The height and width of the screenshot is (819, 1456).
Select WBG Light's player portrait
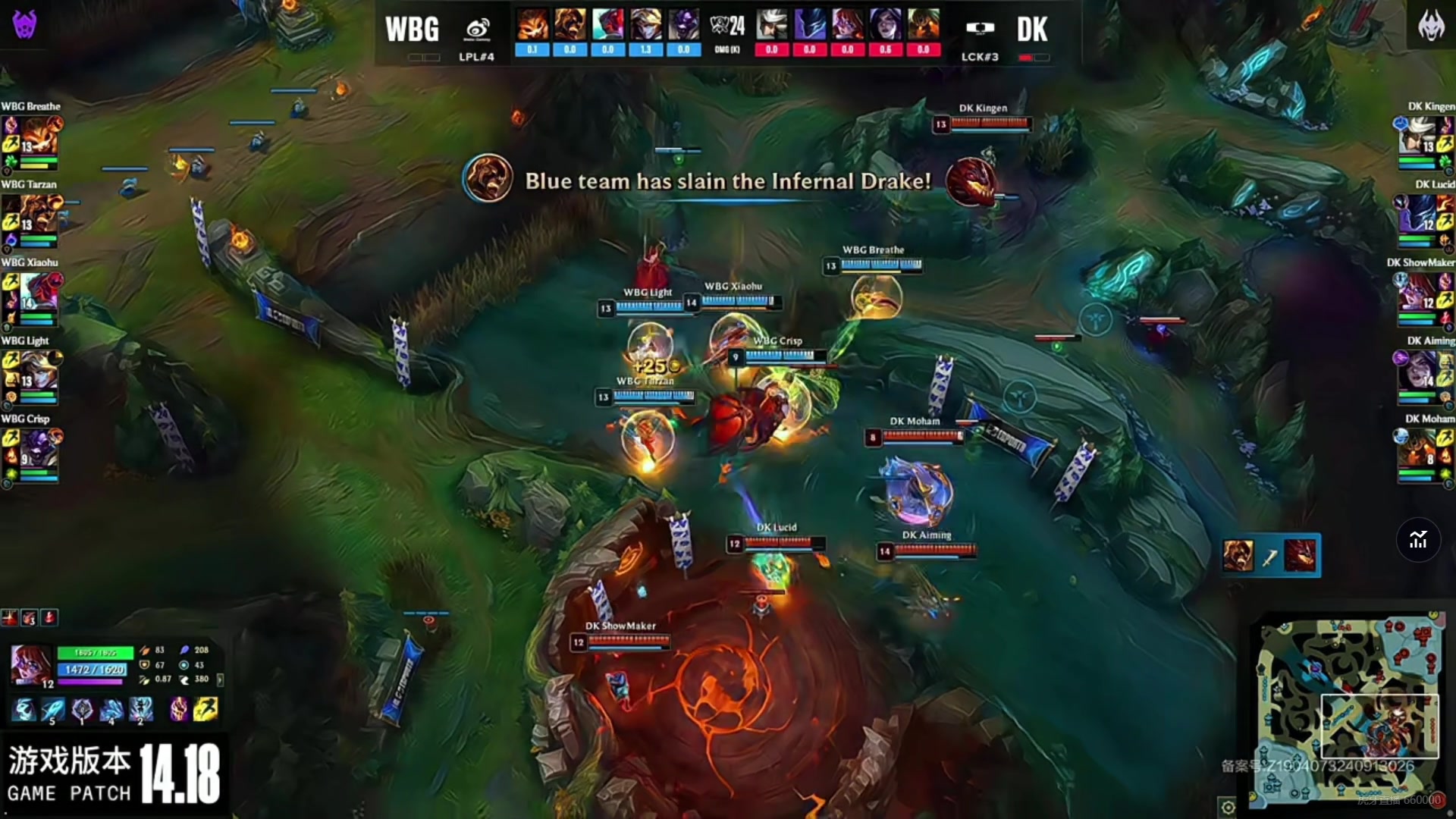pyautogui.click(x=38, y=371)
